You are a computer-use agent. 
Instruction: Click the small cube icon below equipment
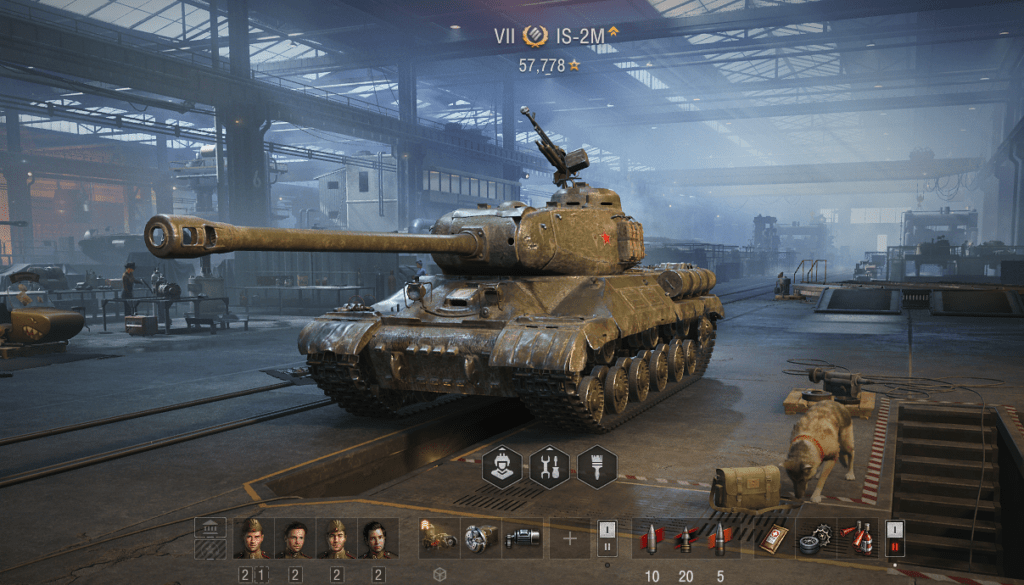(438, 575)
